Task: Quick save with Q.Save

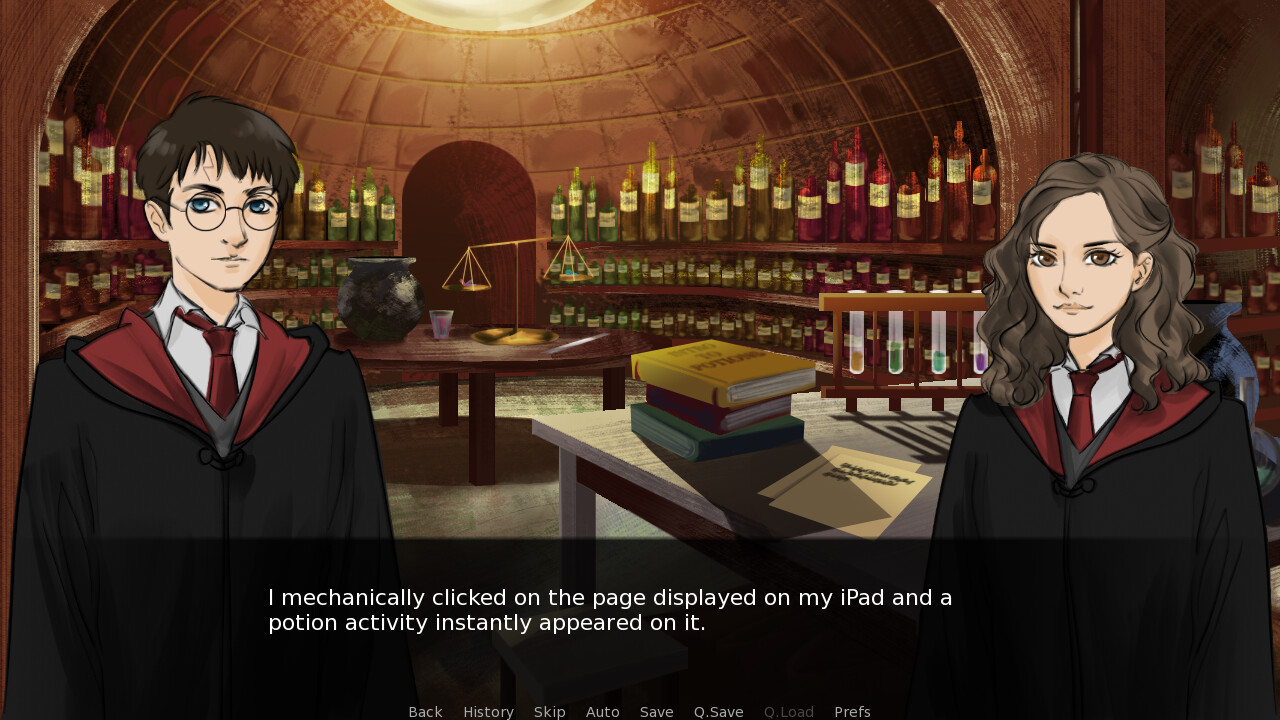Action: point(718,712)
